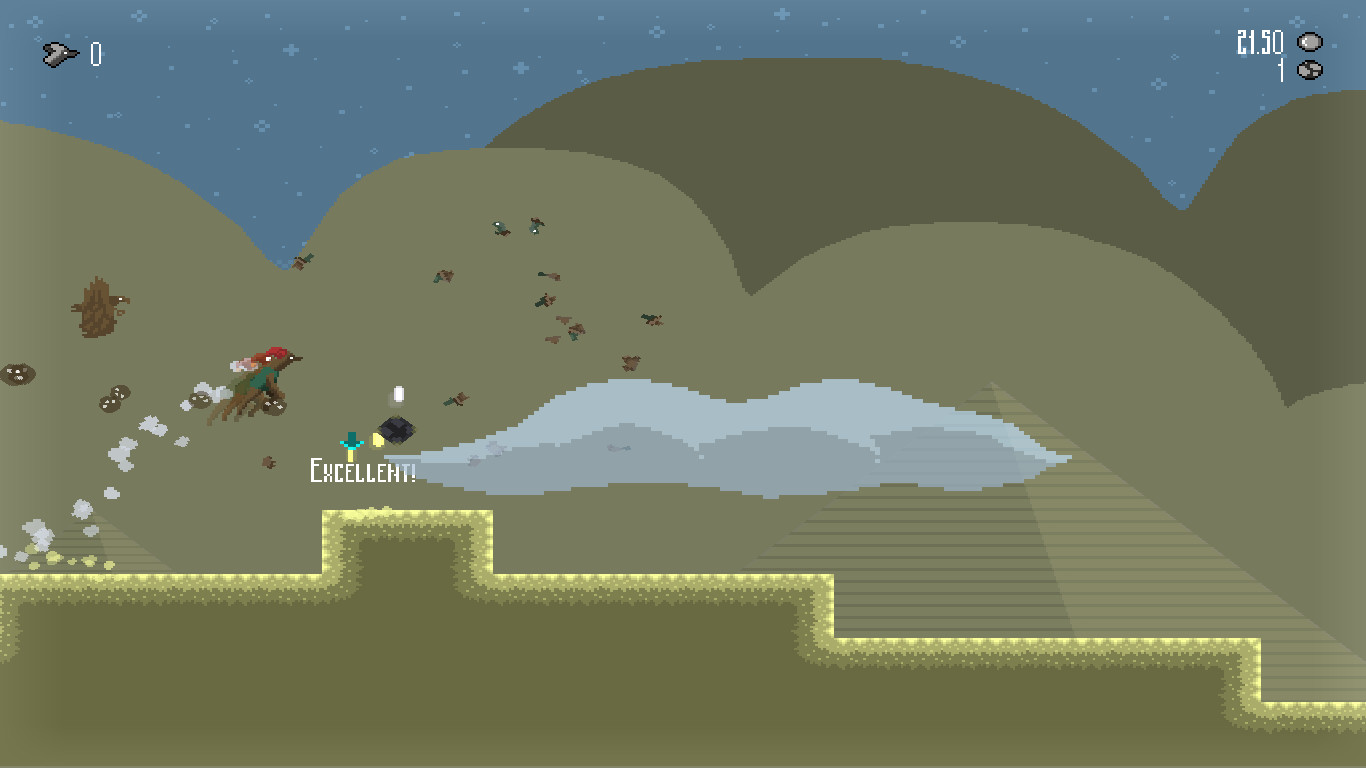Click the cracked stone icon beside the 1
This screenshot has width=1366, height=768.
pos(1308,70)
